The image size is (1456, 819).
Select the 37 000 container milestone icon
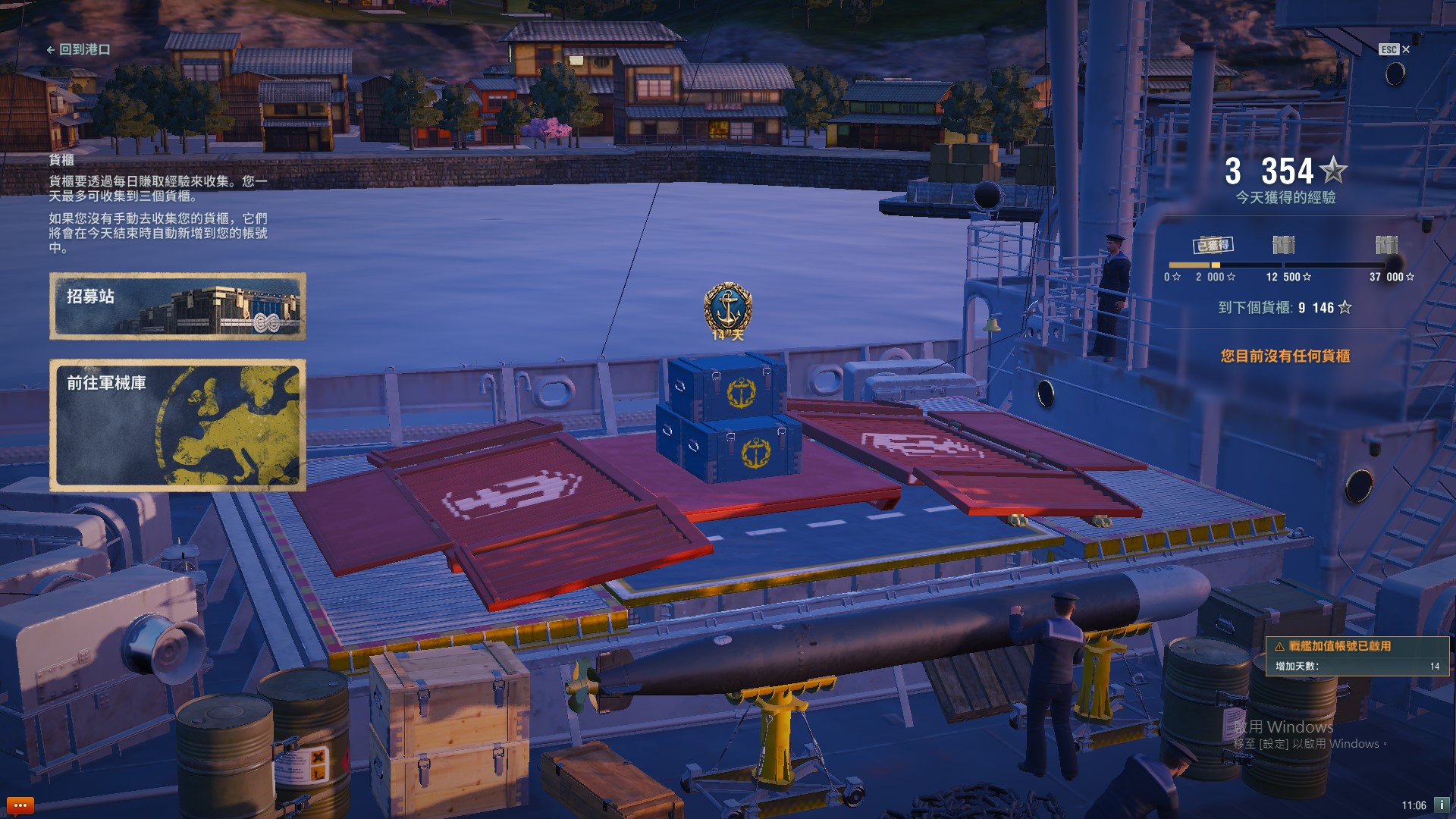pos(1386,245)
